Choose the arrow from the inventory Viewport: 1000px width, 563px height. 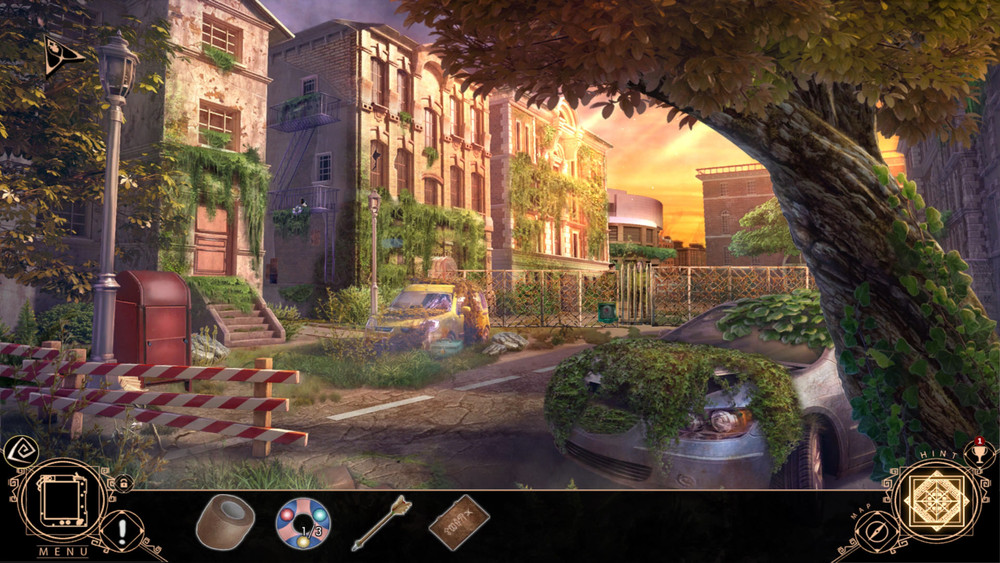(x=381, y=522)
